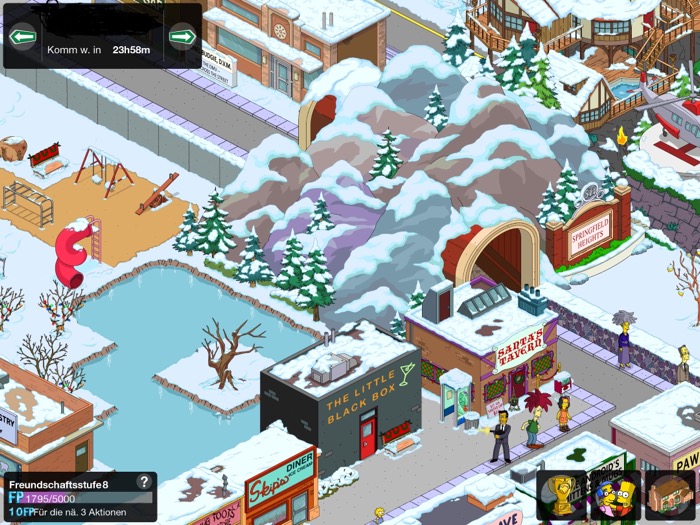The image size is (700, 525).
Task: Open the friendship level help question mark
Action: [x=144, y=482]
